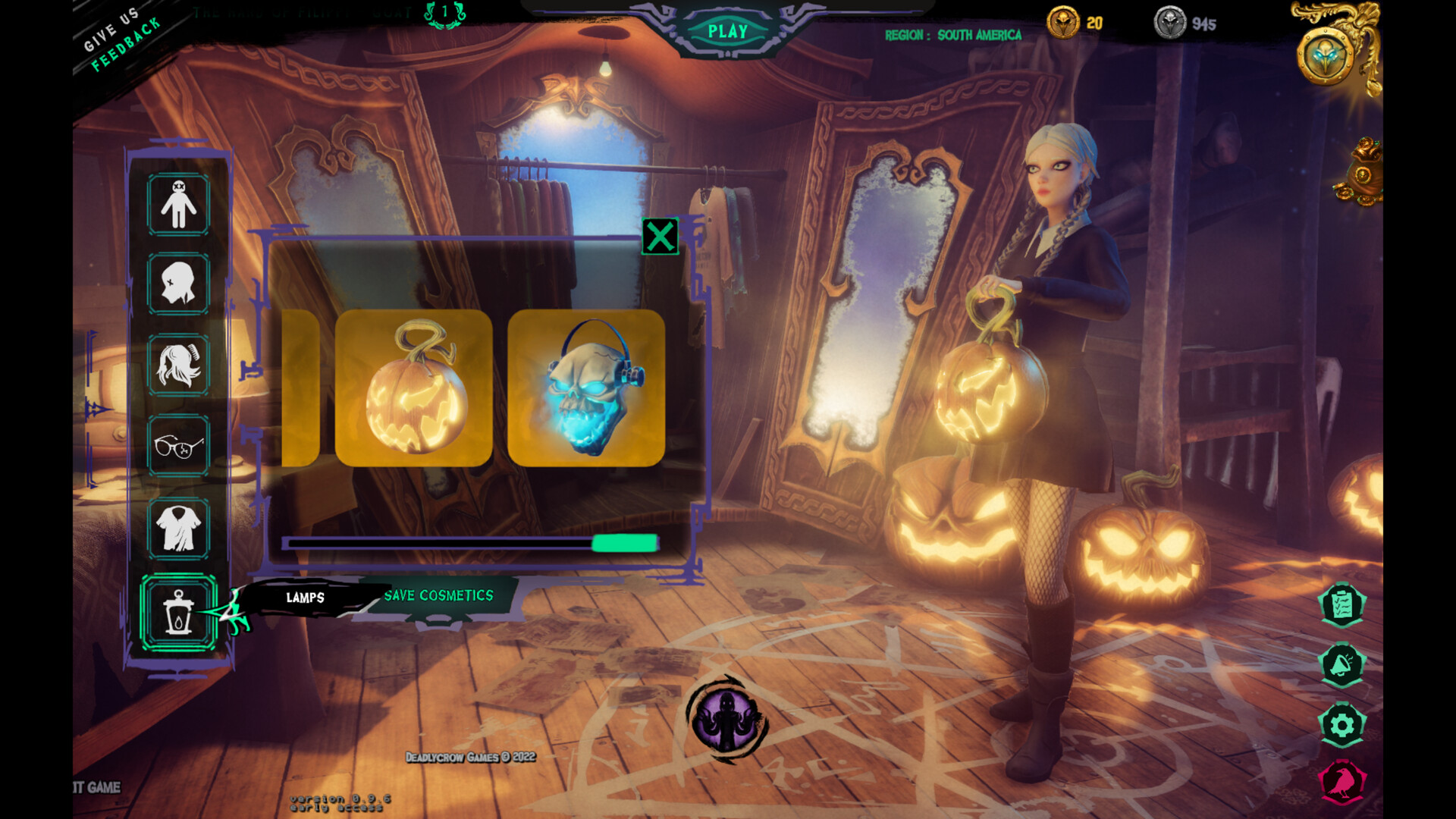Open the head customization category
Viewport: 1456px width, 819px height.
(x=179, y=284)
